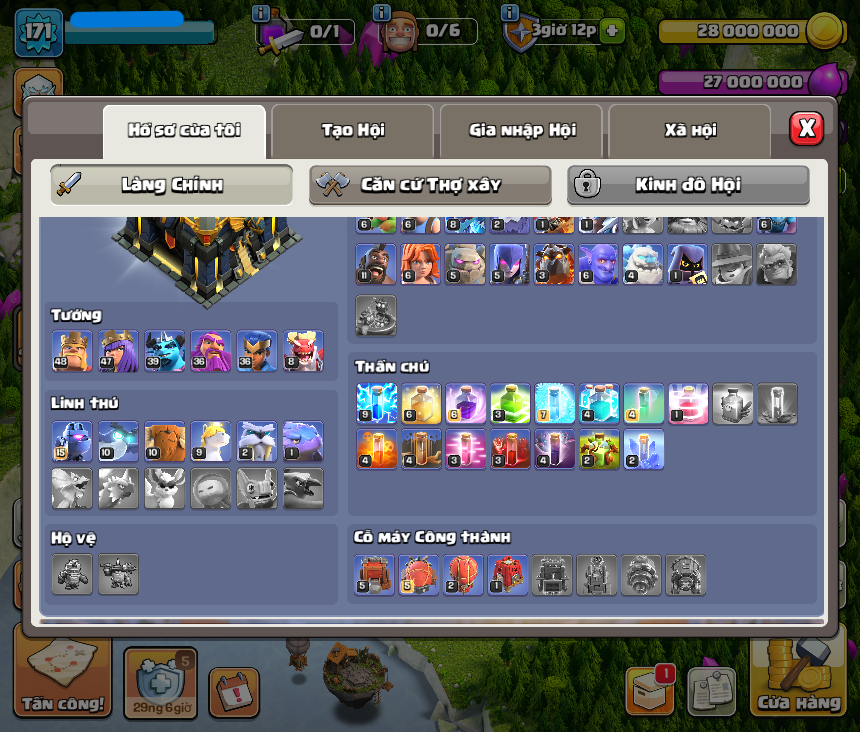The width and height of the screenshot is (860, 732).
Task: Show the Làng Chính profile section
Action: pyautogui.click(x=172, y=185)
